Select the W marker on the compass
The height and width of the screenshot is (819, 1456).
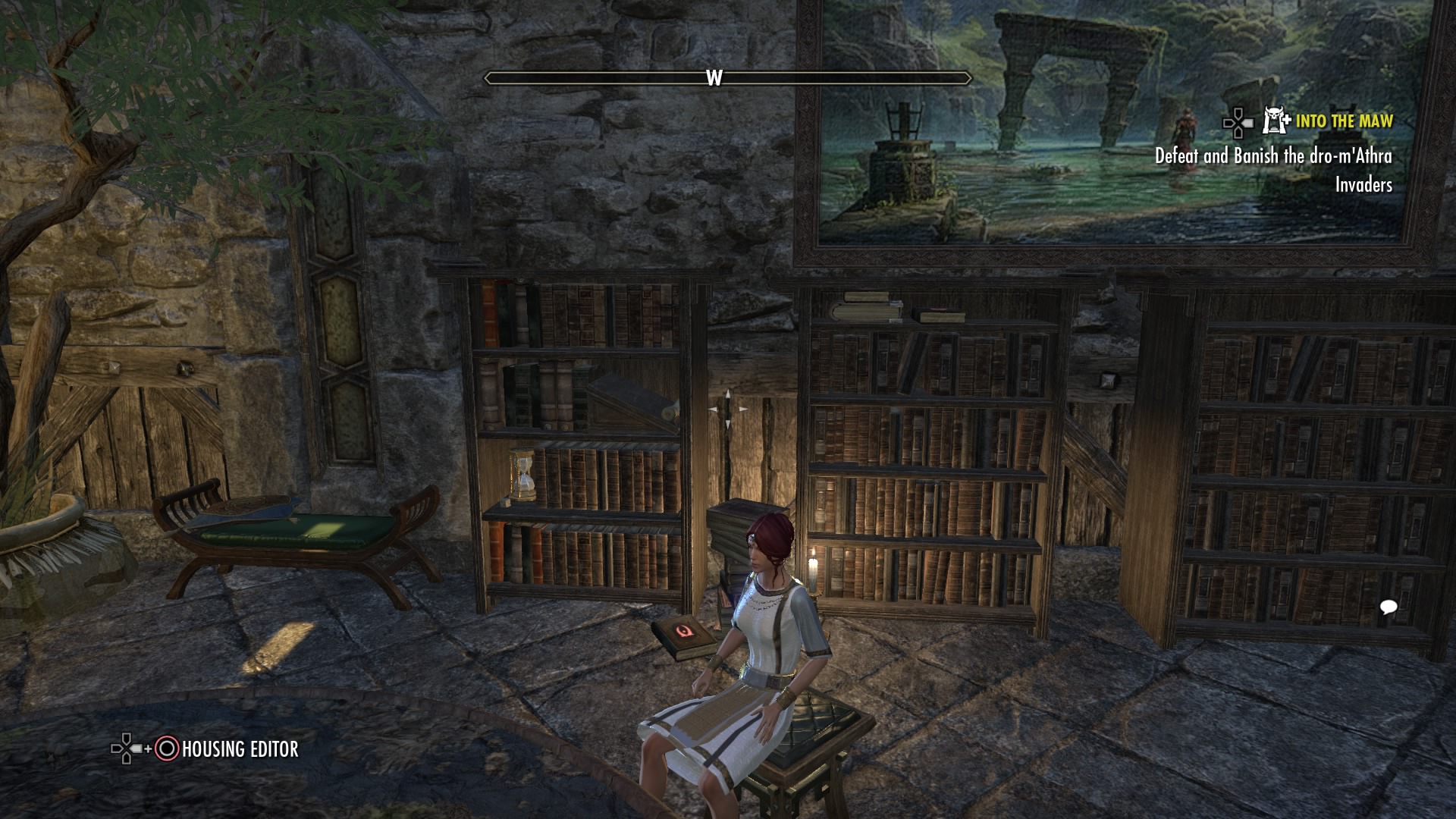pyautogui.click(x=713, y=77)
